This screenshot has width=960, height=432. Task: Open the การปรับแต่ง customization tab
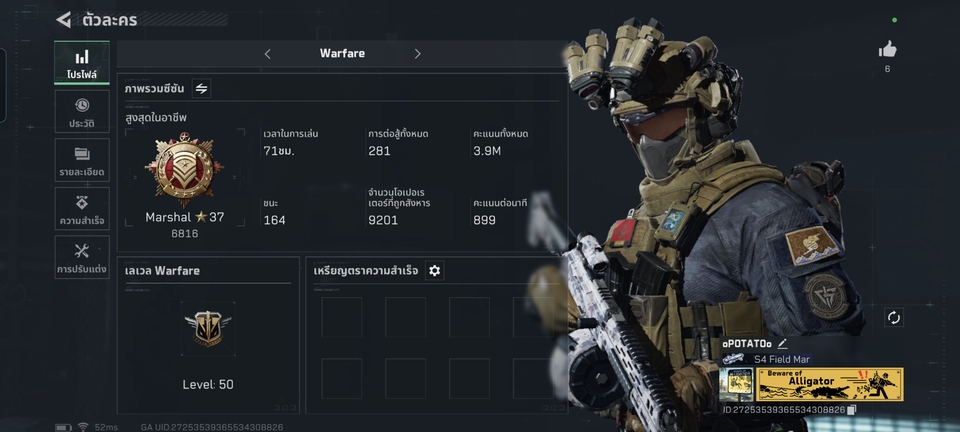pyautogui.click(x=82, y=258)
